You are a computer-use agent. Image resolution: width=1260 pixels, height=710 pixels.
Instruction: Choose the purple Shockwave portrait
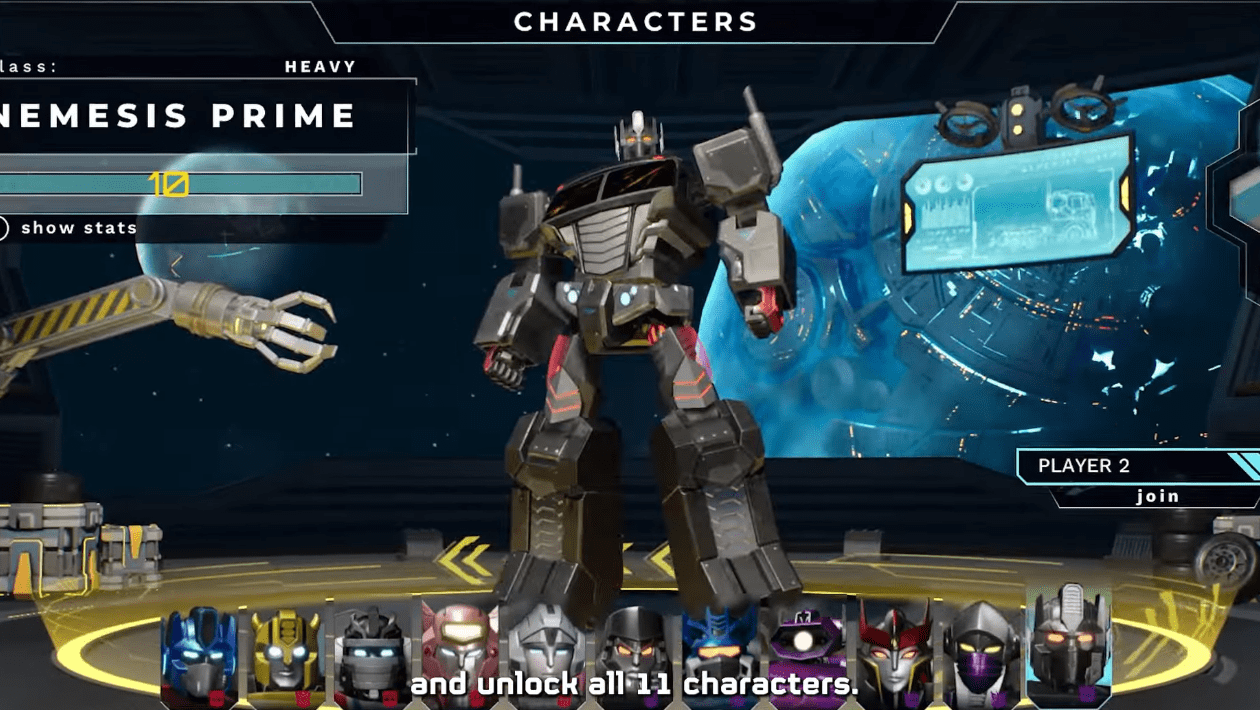[x=806, y=650]
